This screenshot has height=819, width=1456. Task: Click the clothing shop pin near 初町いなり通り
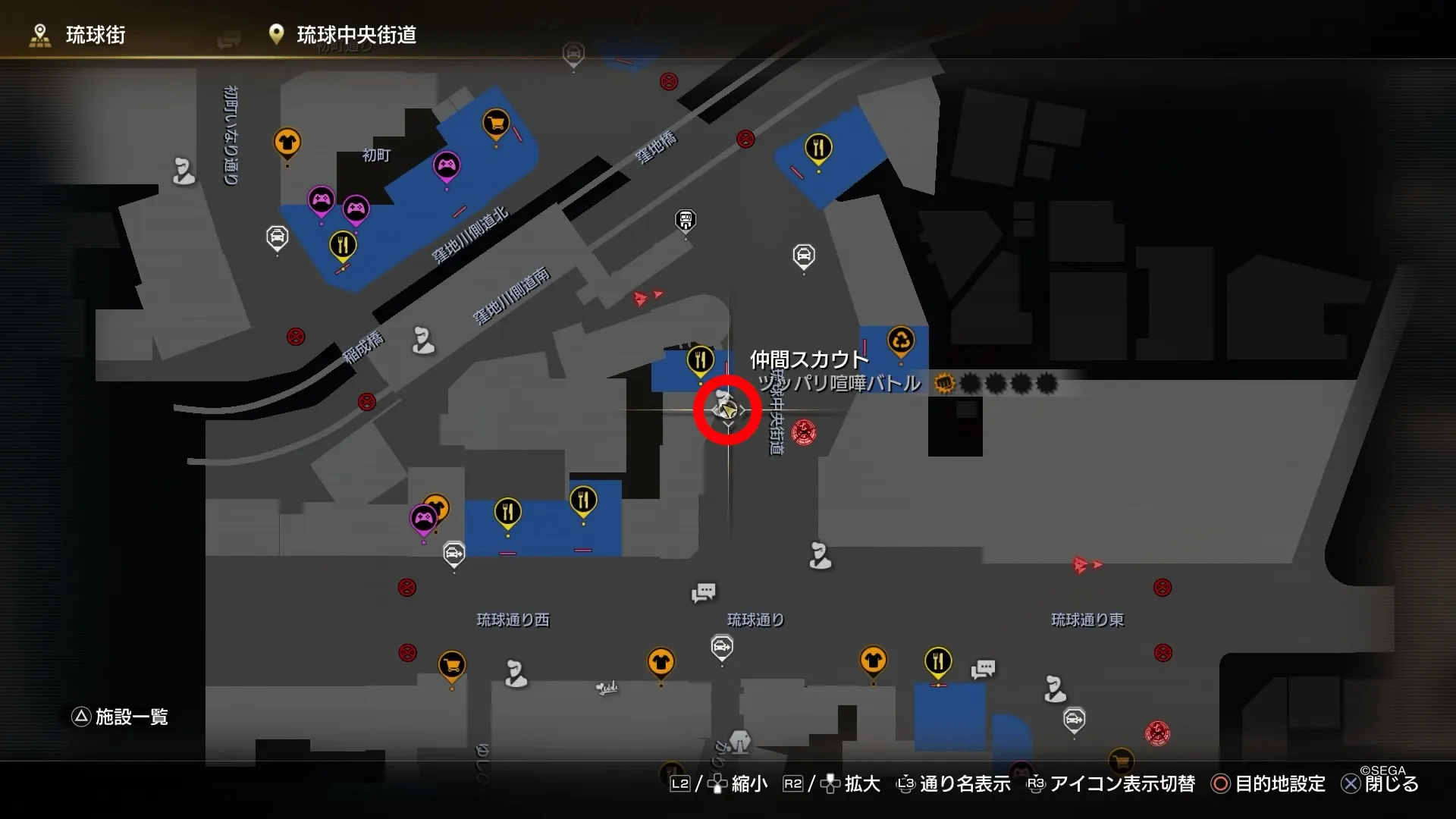coord(287,140)
